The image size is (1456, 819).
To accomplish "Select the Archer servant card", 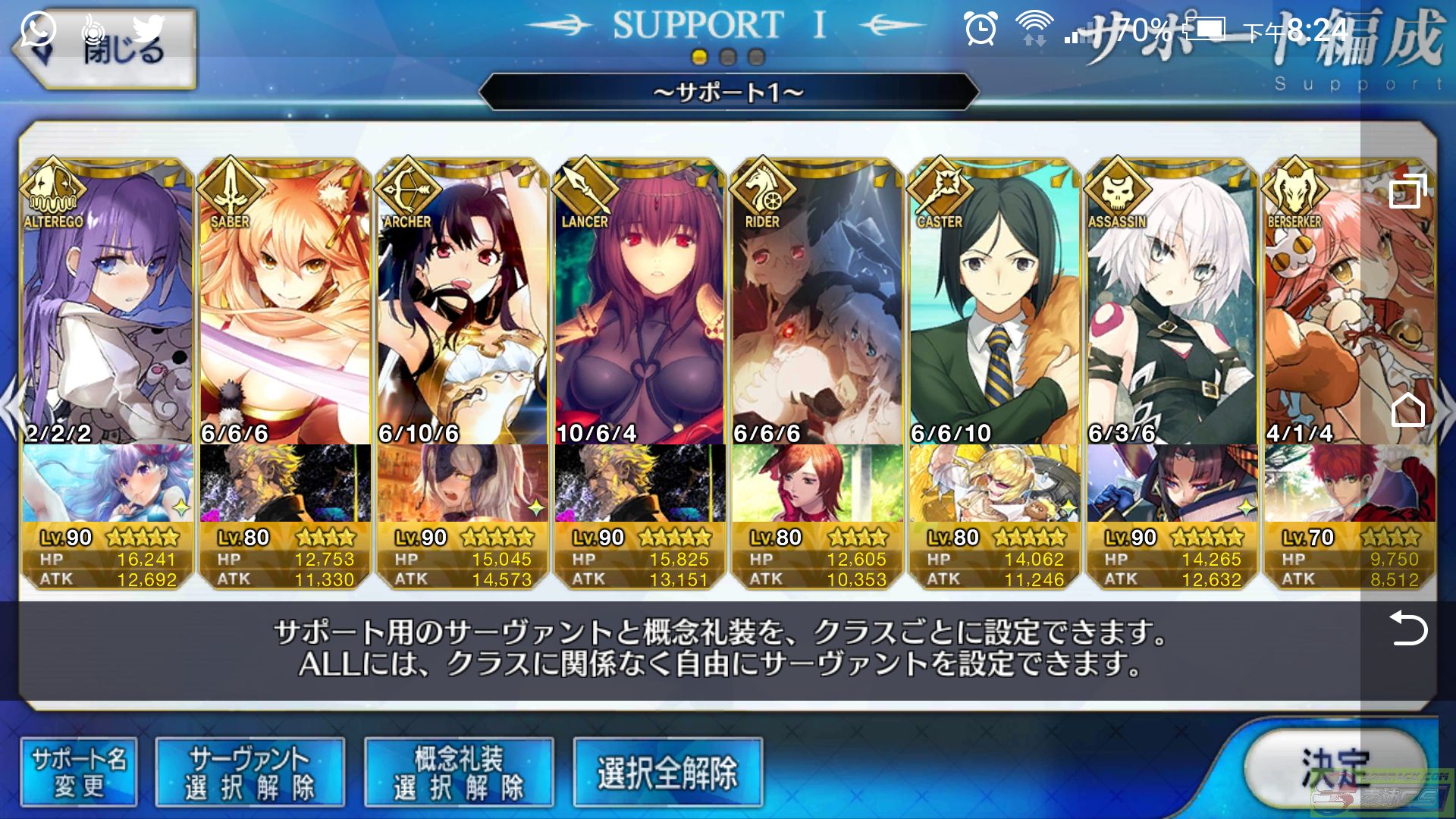I will pyautogui.click(x=462, y=303).
